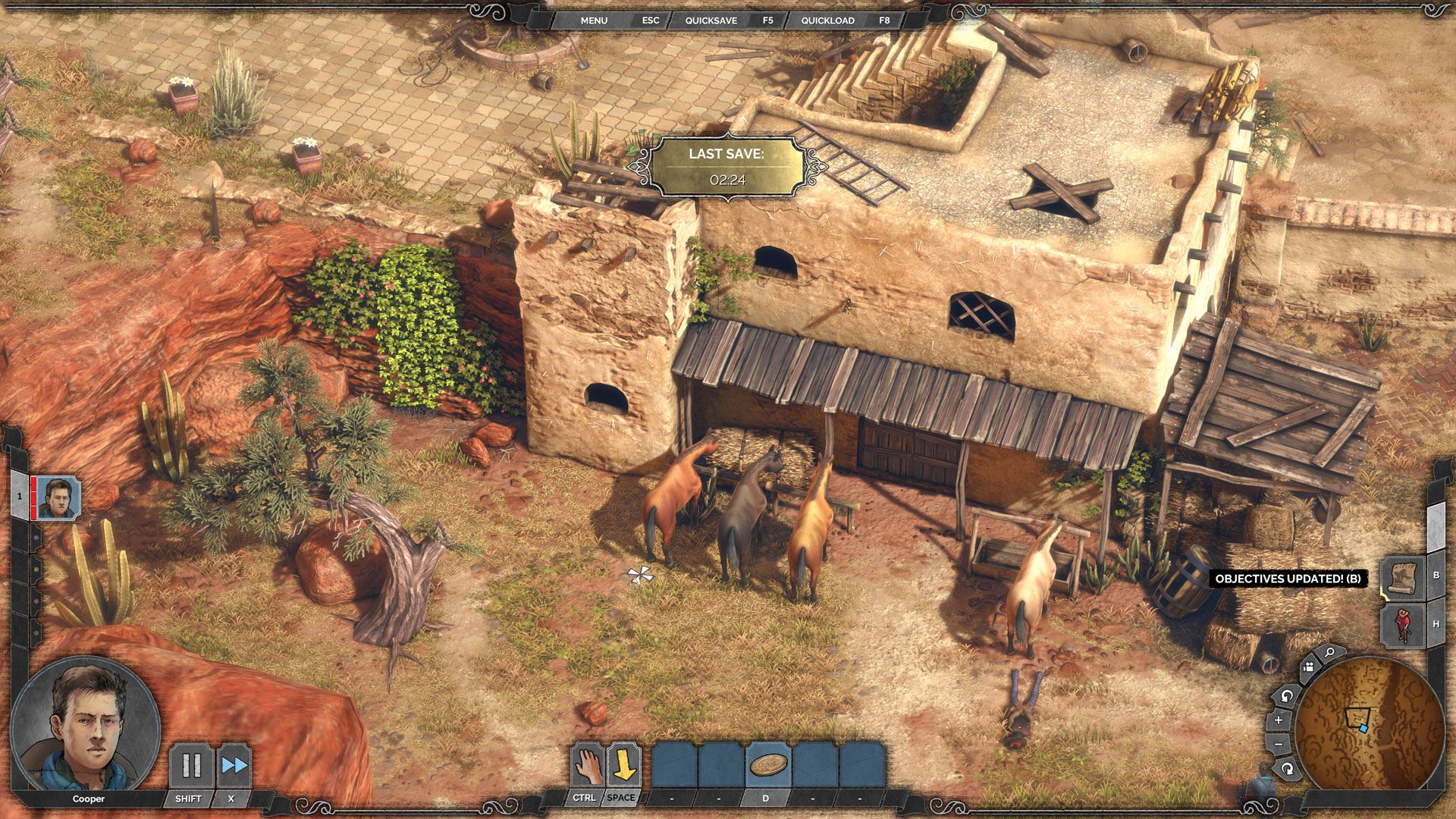Viewport: 1456px width, 819px height.
Task: Open the game Menu
Action: [594, 20]
